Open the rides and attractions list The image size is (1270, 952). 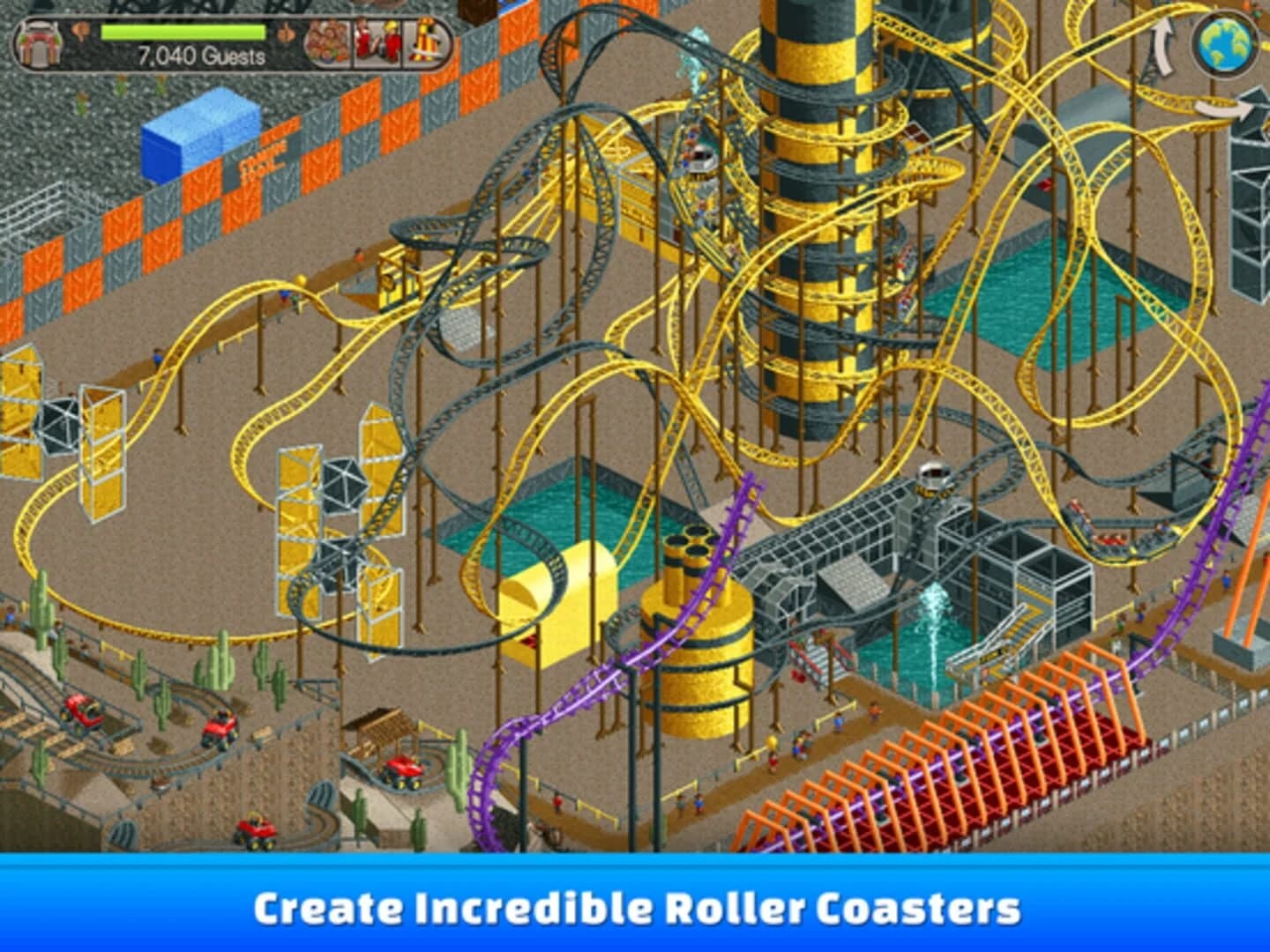coord(427,40)
